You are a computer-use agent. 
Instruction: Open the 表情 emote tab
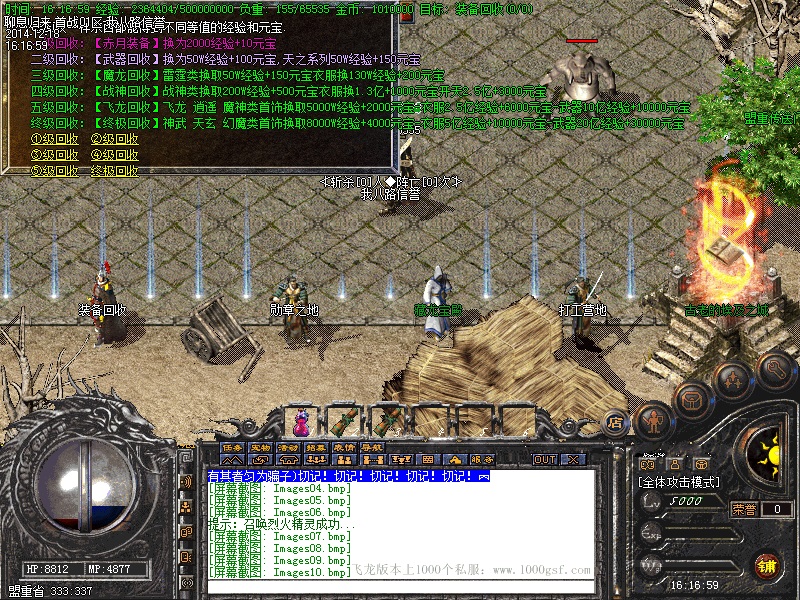(344, 447)
